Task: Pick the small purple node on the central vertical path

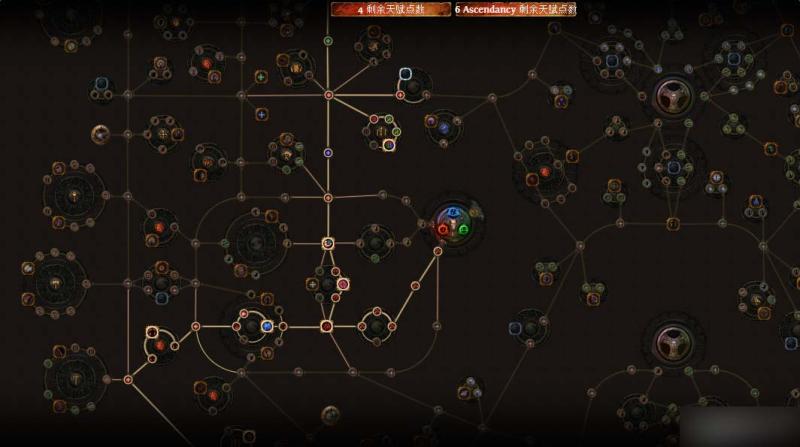Action: (x=328, y=153)
